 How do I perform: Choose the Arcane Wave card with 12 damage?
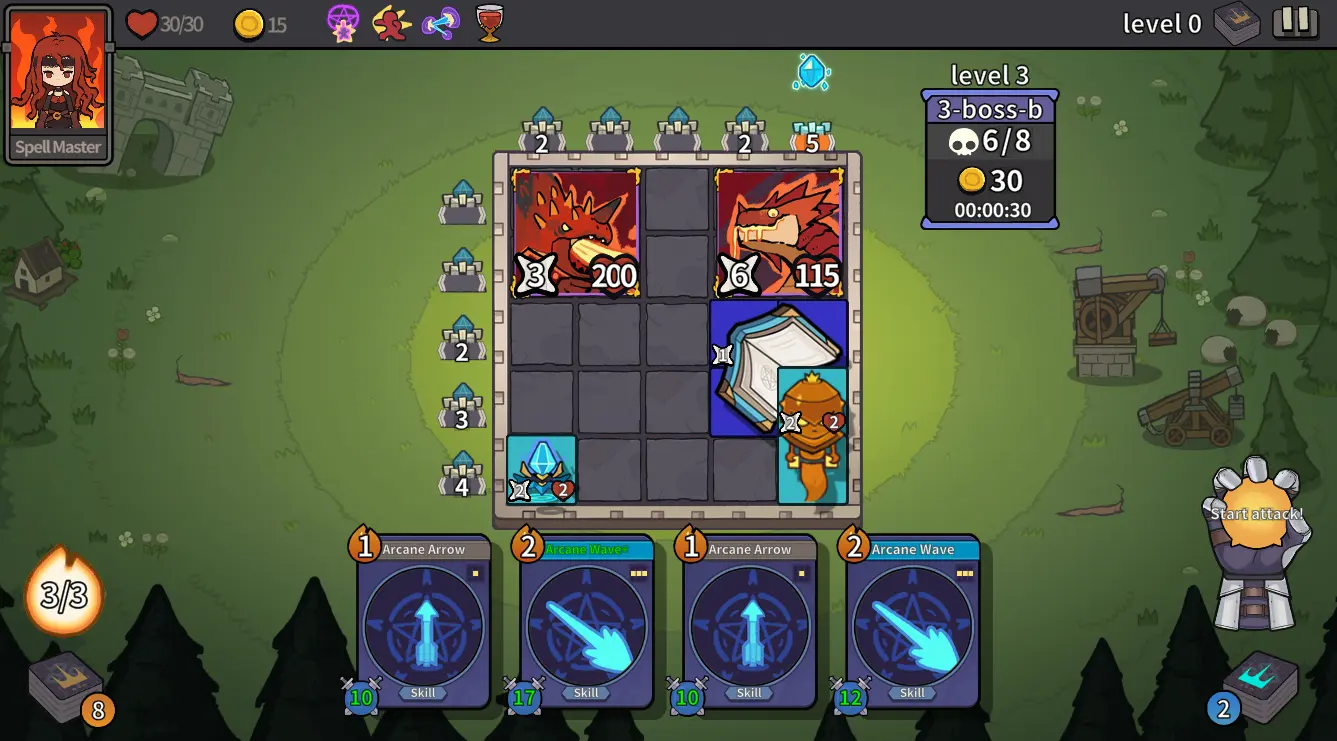click(x=912, y=622)
